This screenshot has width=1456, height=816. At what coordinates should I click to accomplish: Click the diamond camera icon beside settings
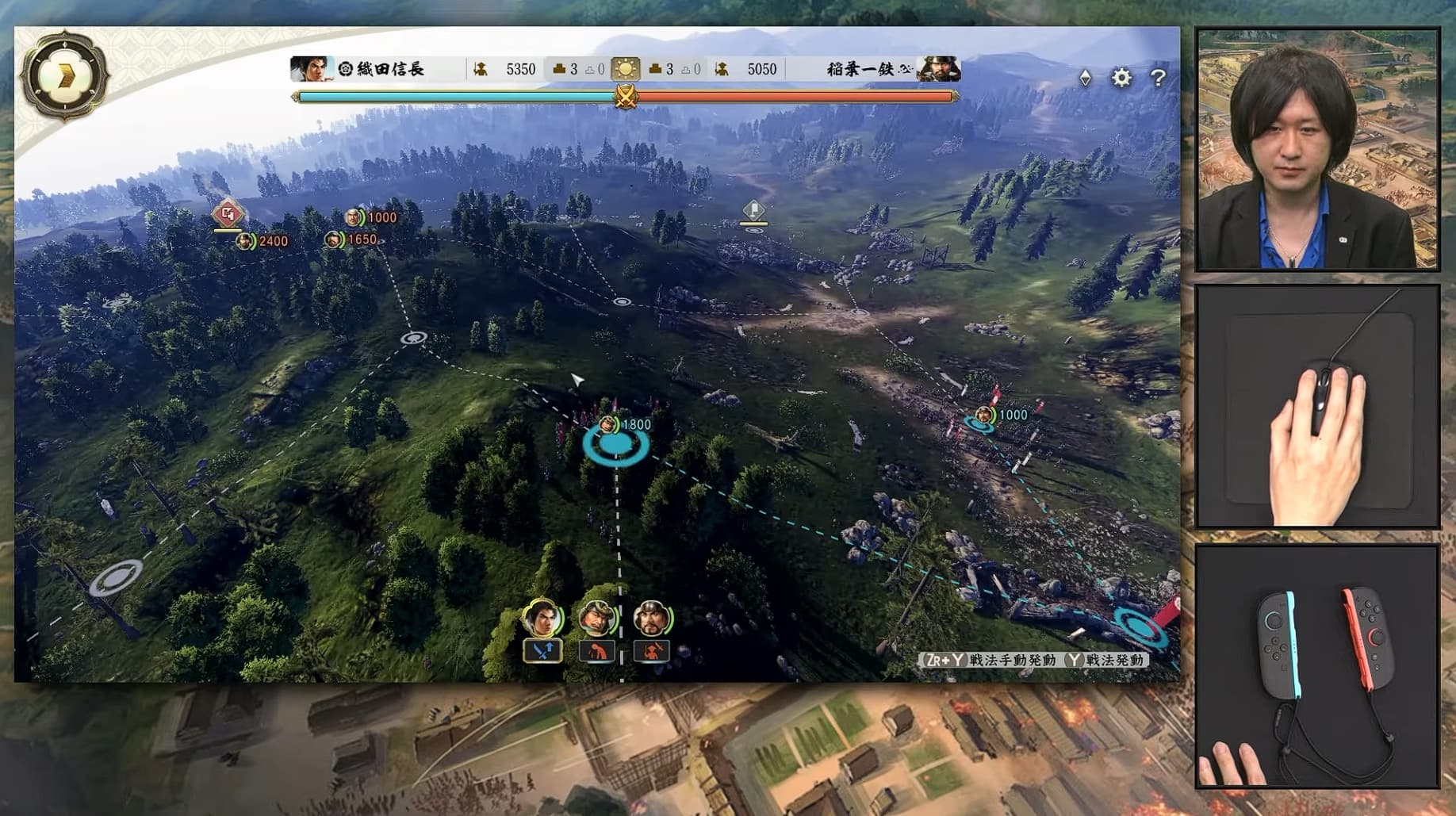tap(1086, 78)
